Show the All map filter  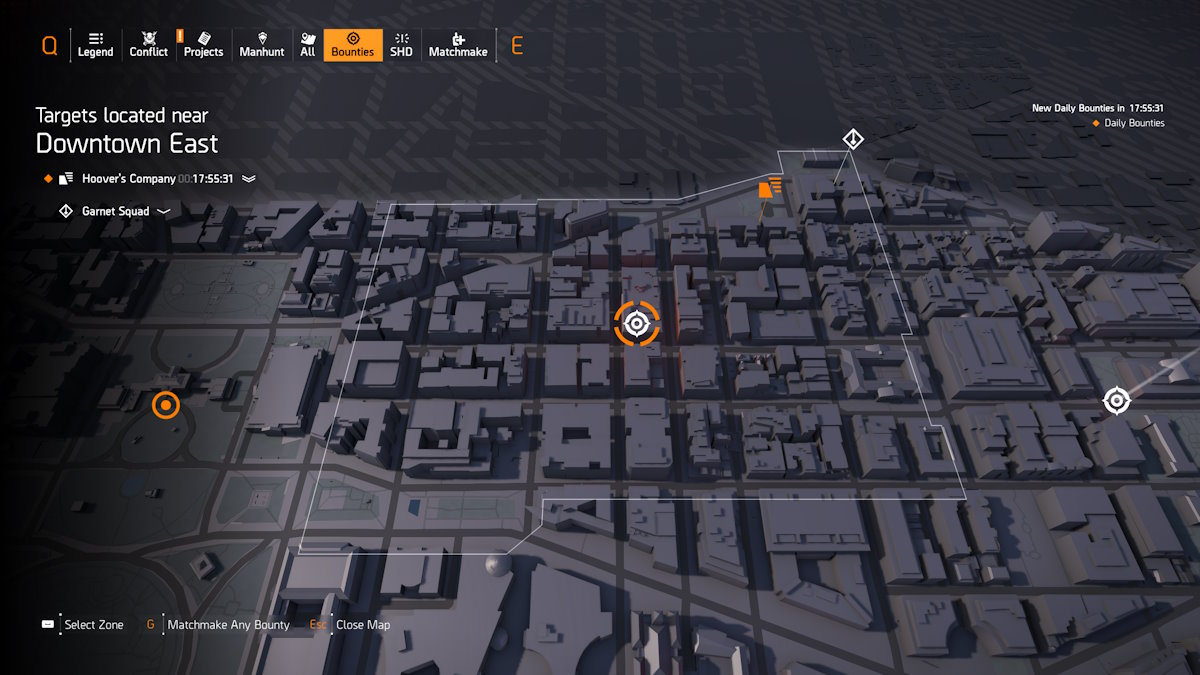[x=307, y=45]
